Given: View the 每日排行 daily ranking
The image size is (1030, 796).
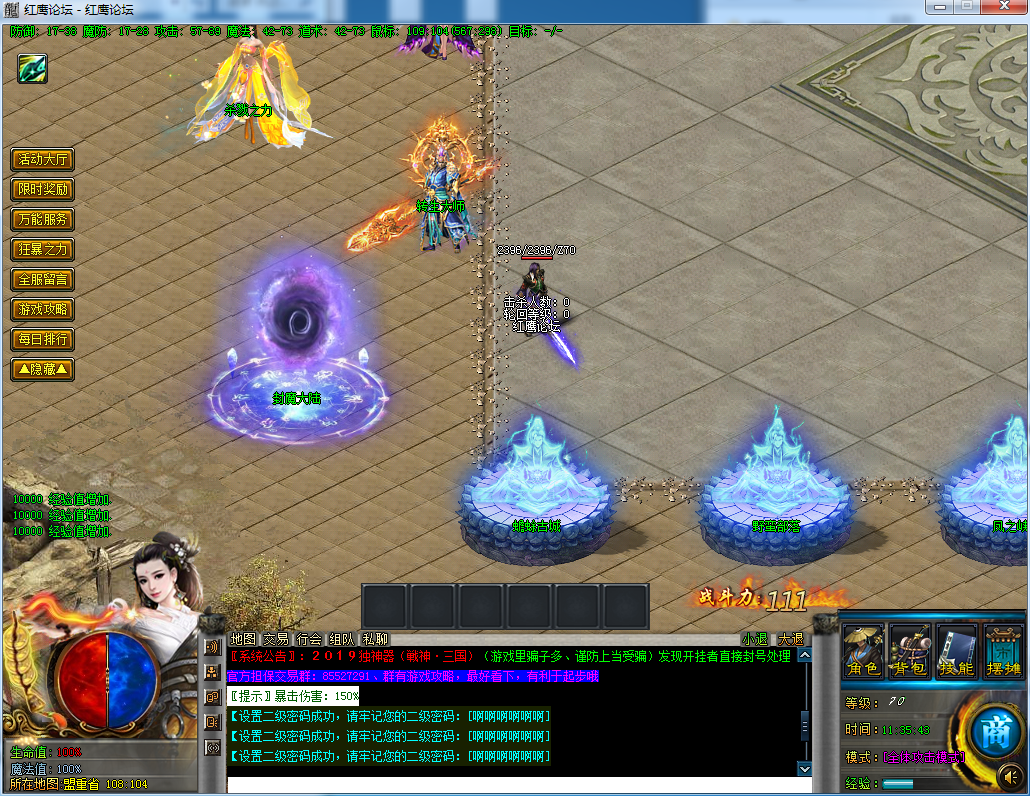Looking at the screenshot, I should tap(43, 340).
